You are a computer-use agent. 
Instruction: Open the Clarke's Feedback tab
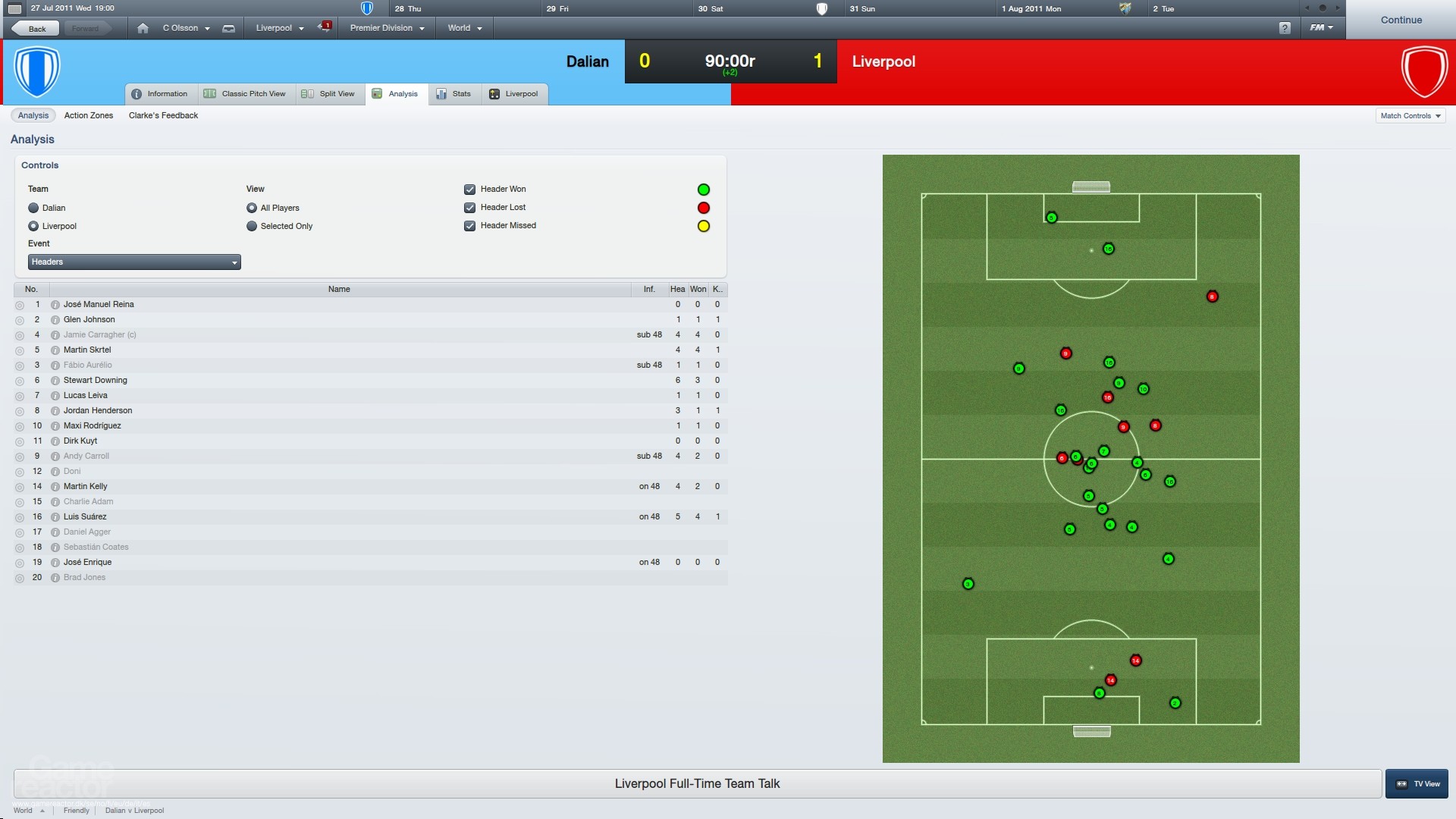(163, 115)
